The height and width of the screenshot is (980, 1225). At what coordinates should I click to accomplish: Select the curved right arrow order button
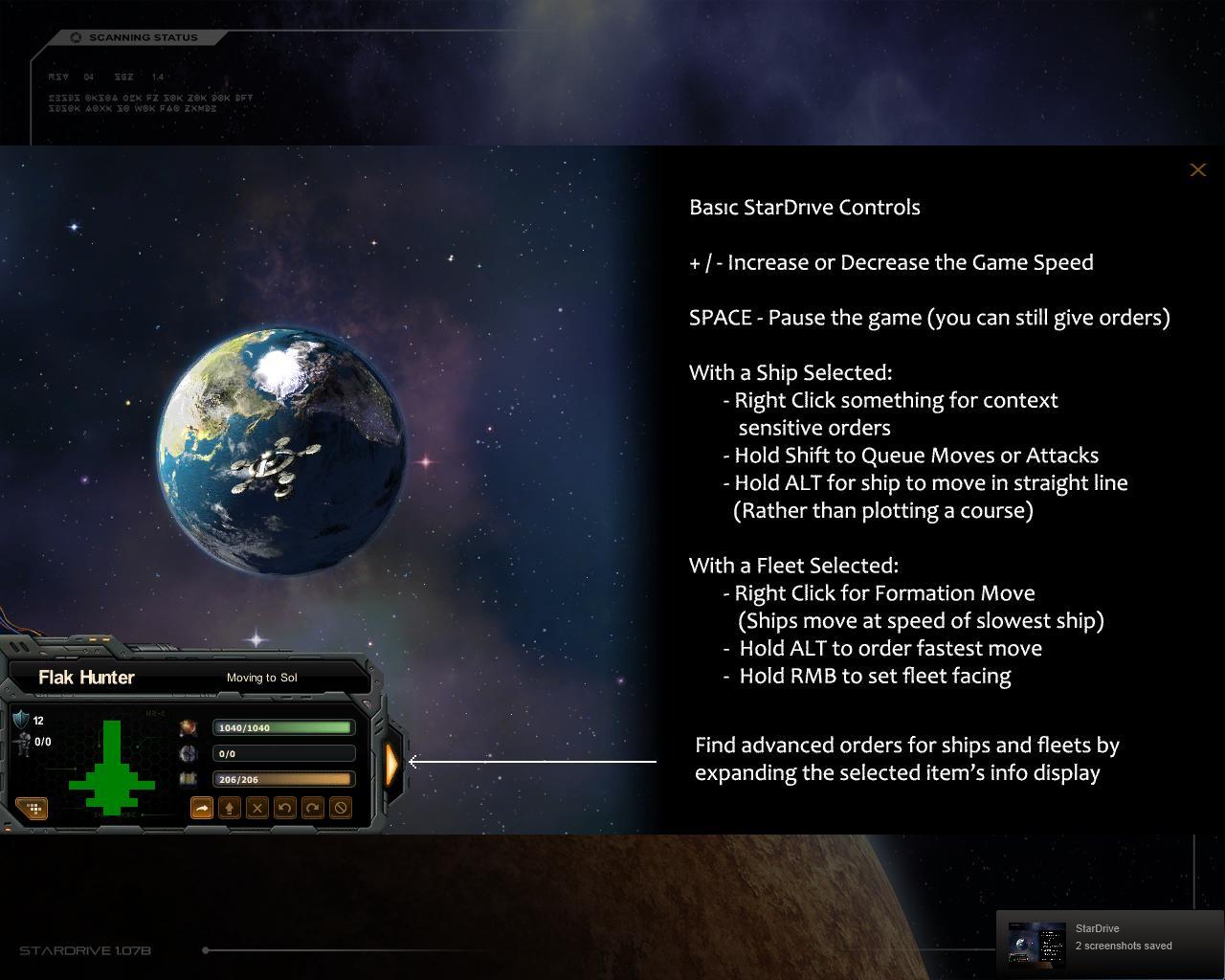202,808
